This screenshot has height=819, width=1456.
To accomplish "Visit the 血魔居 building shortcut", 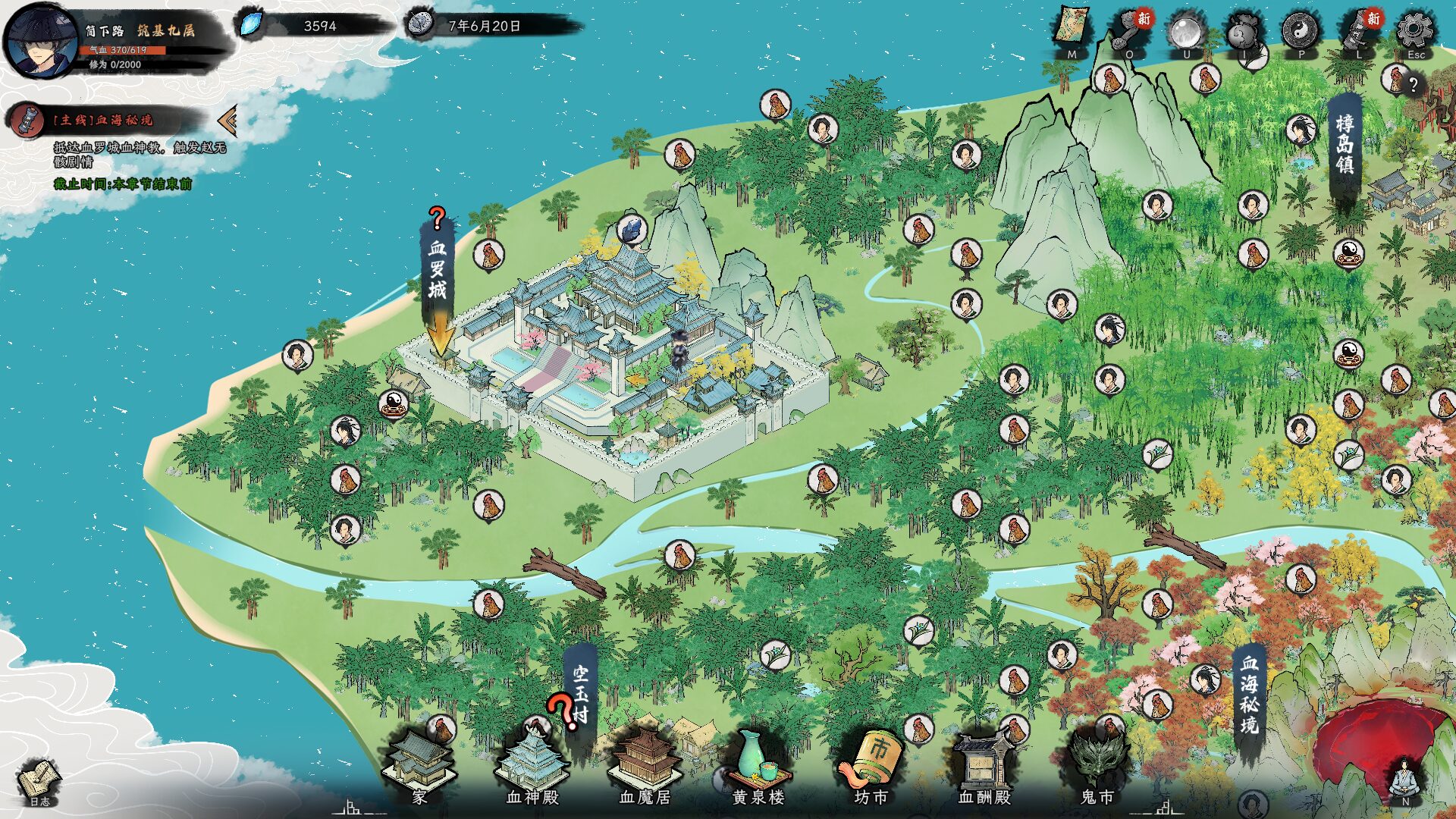I will coord(645,766).
